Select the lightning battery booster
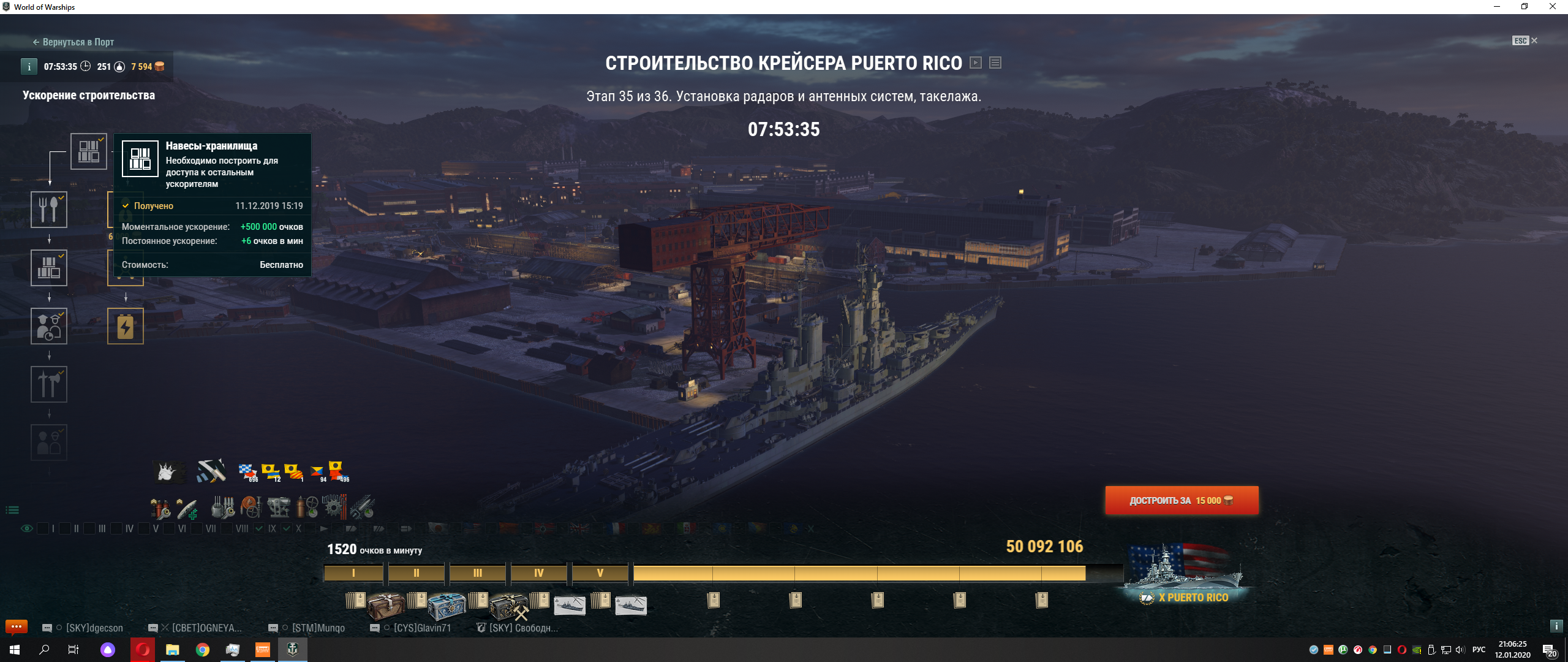This screenshot has width=1568, height=662. pos(126,326)
